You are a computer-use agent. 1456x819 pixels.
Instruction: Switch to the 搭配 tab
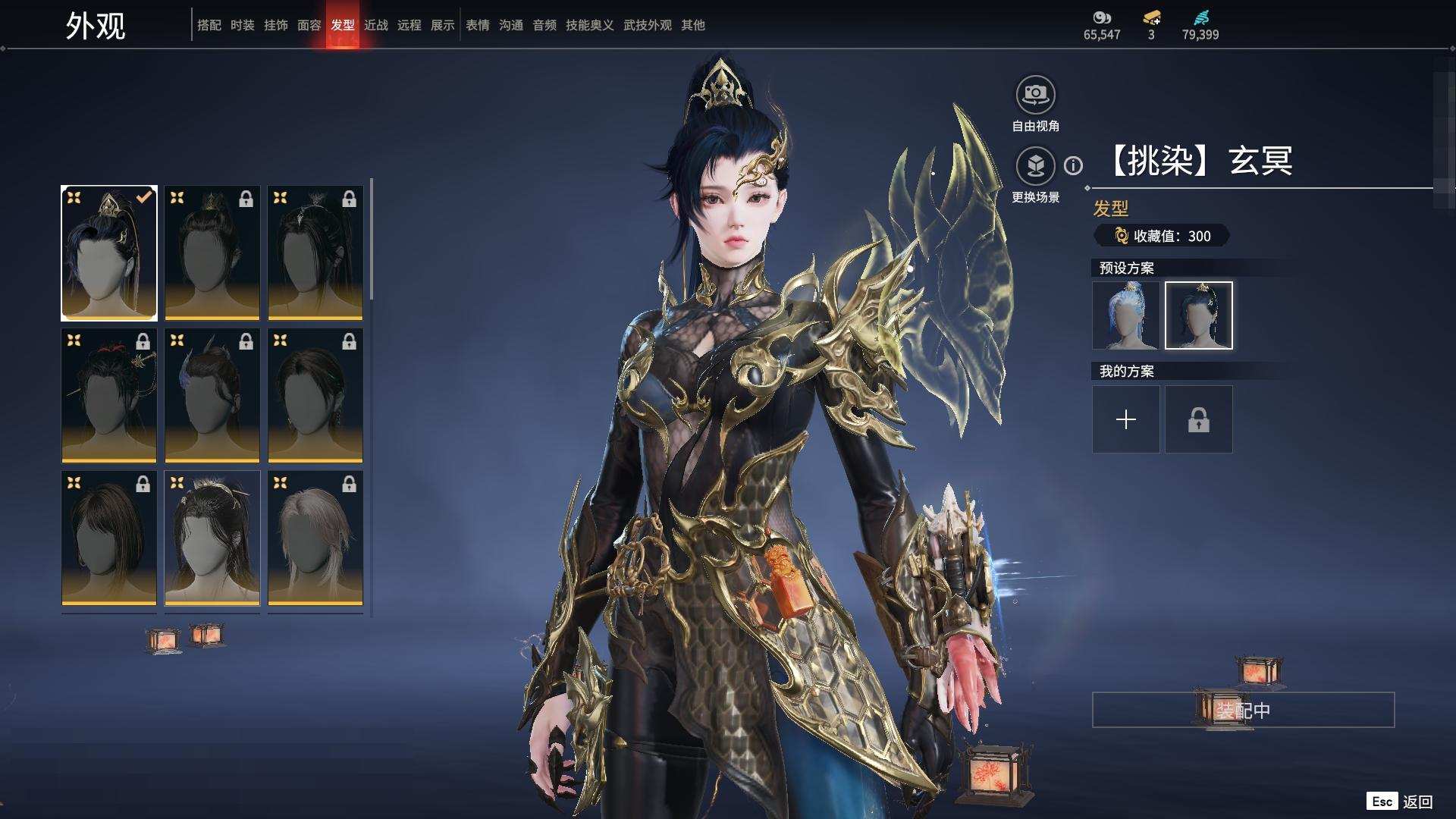209,25
